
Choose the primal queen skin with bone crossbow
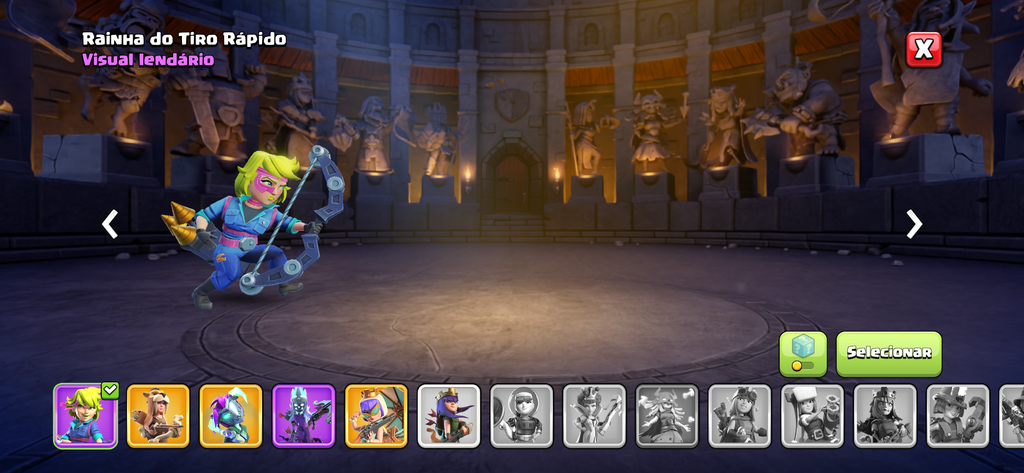pos(158,415)
